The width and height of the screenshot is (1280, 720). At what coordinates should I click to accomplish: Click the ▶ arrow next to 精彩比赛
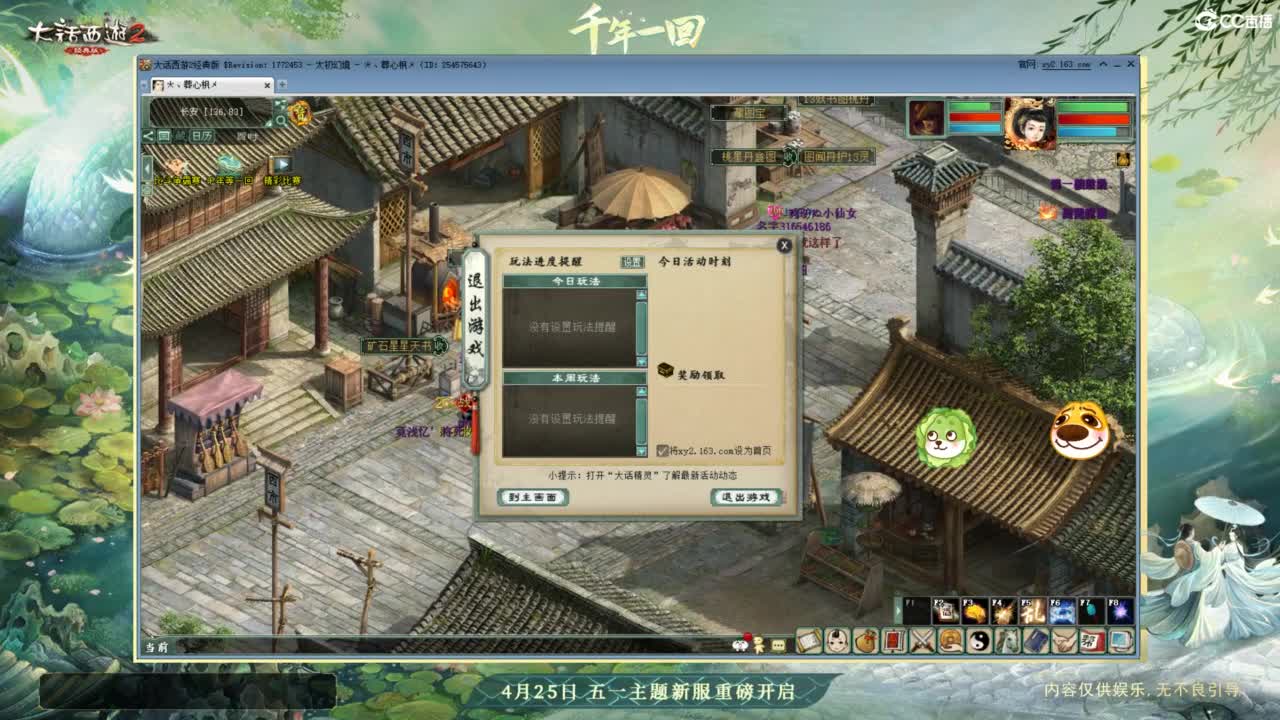click(283, 166)
